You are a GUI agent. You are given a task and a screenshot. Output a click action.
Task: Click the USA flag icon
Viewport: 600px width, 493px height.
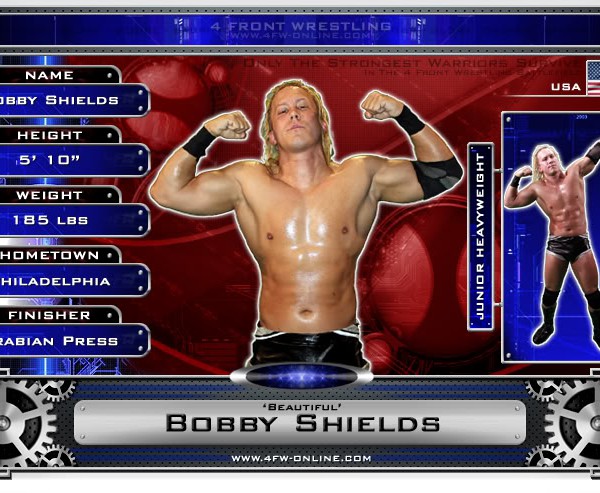point(593,79)
